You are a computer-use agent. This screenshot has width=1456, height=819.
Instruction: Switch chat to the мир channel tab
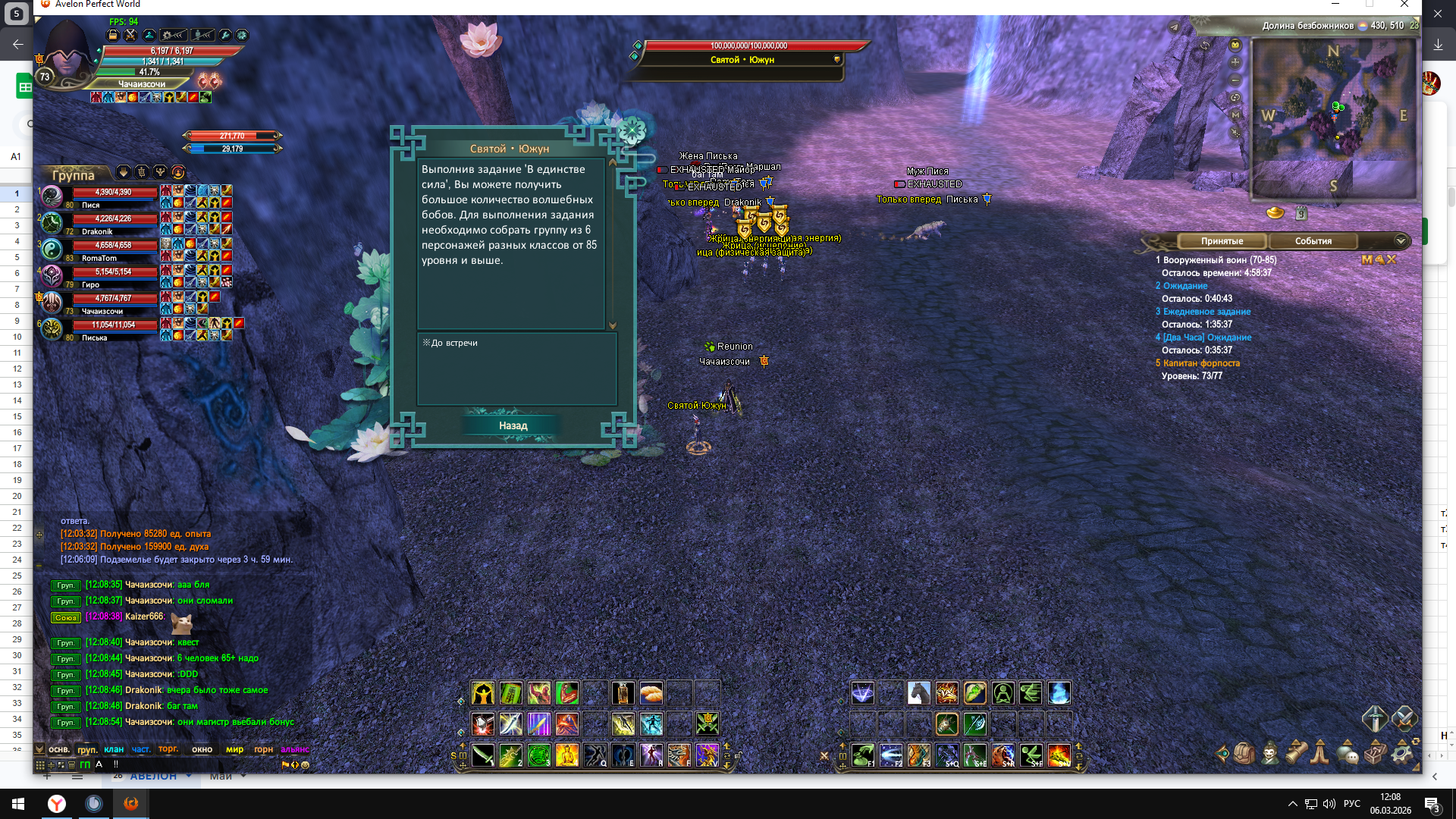(x=234, y=749)
